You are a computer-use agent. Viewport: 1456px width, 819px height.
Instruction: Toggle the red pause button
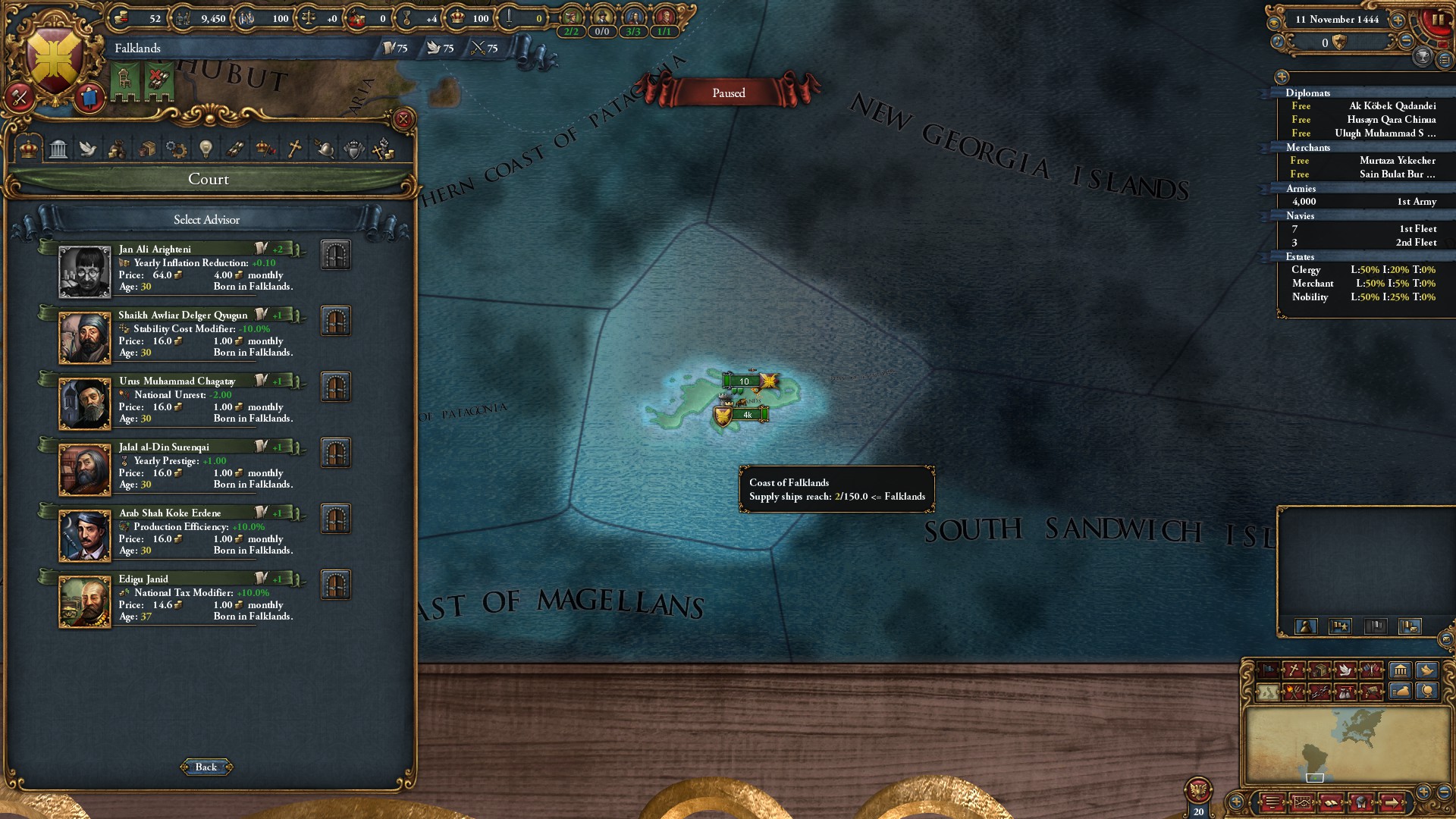coord(1437,20)
